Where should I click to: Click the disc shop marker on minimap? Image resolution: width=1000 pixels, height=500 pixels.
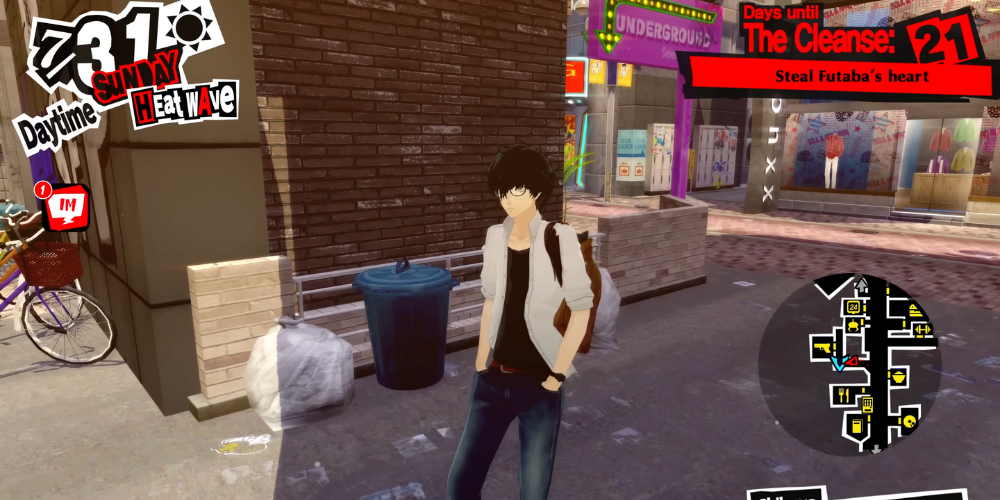tap(908, 421)
